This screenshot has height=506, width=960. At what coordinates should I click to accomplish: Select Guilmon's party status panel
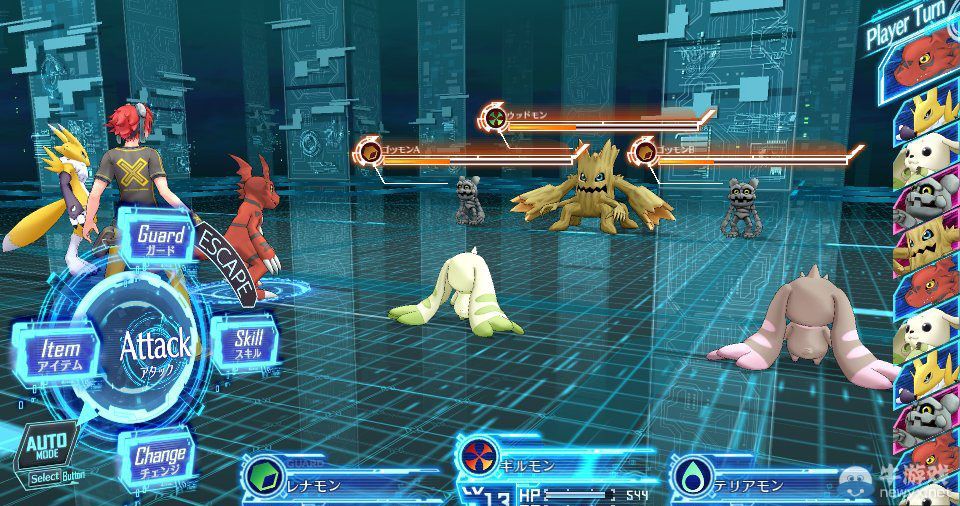[540, 468]
